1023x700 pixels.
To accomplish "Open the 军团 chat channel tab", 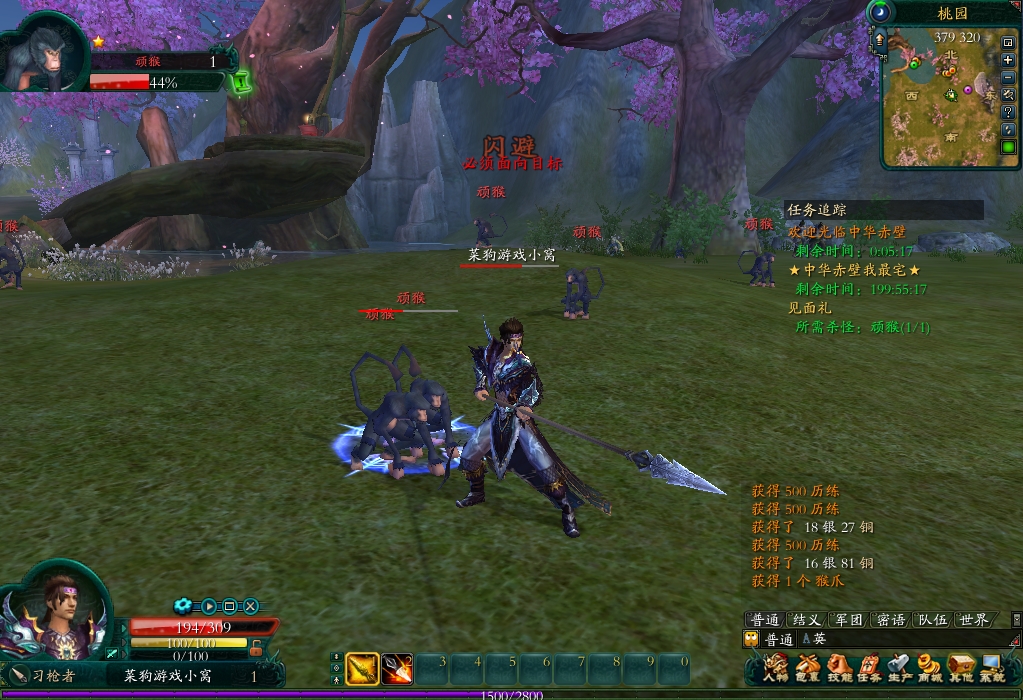I will [848, 620].
